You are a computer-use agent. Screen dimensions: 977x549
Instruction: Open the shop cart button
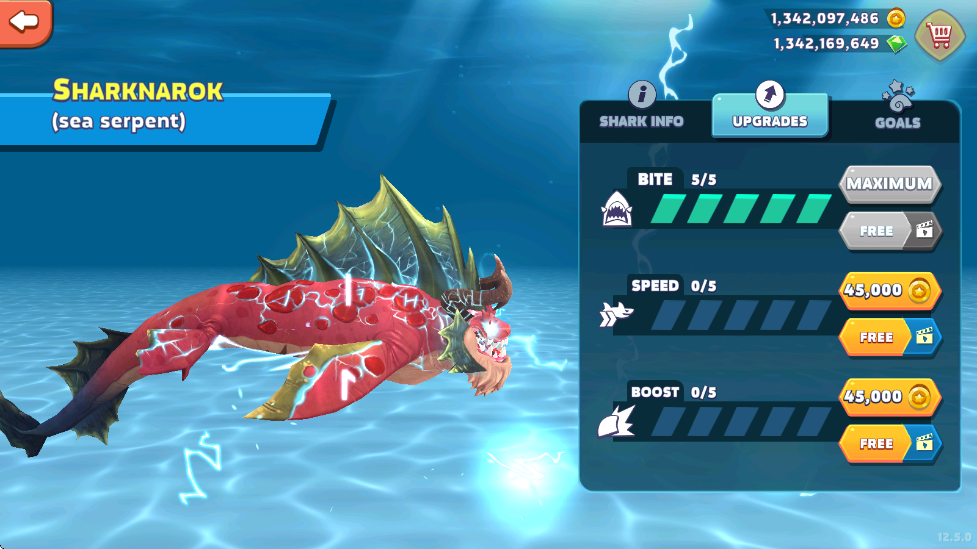[x=938, y=33]
